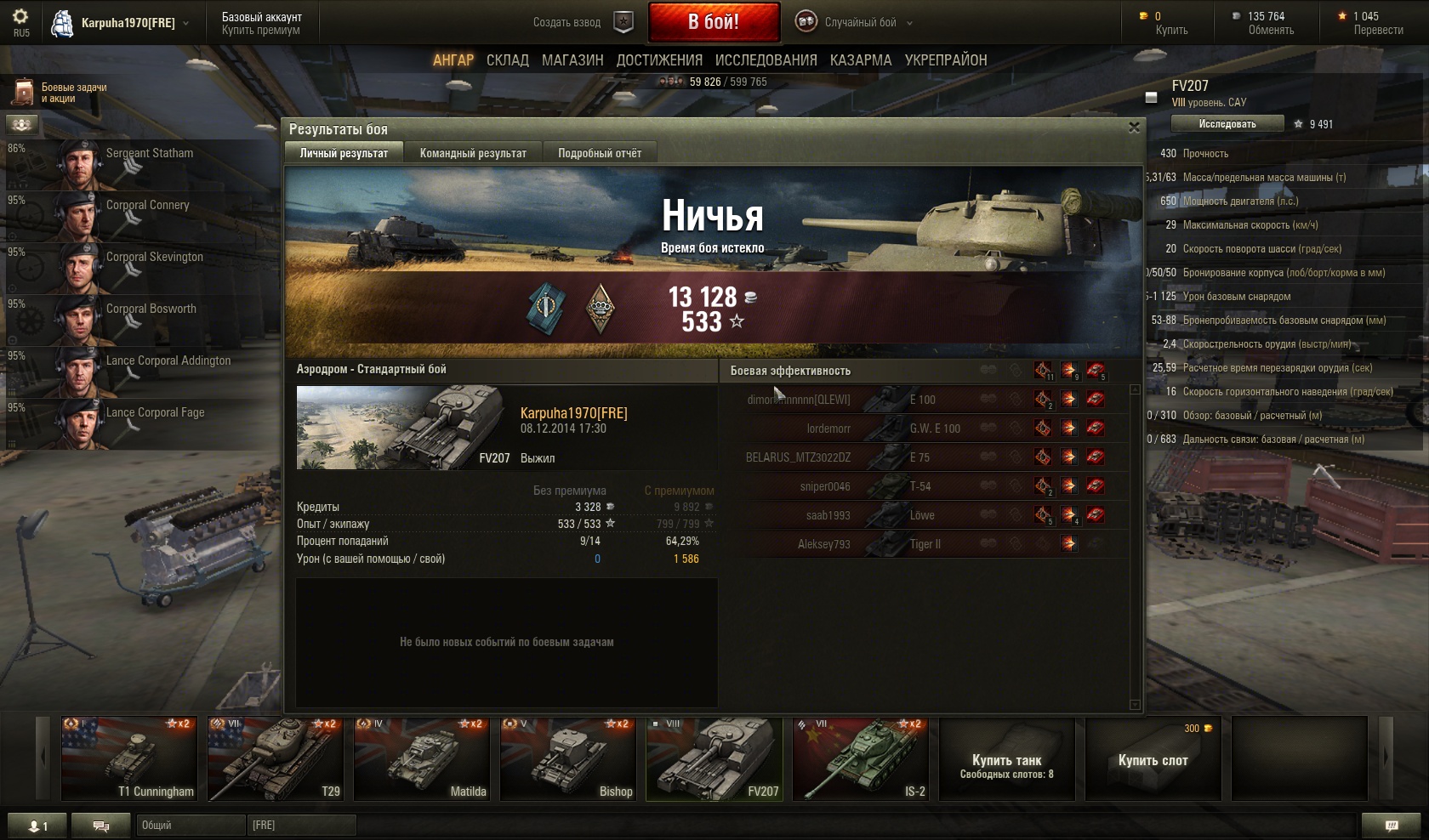Open the settings gear menu
The height and width of the screenshot is (840, 1429).
tap(20, 17)
